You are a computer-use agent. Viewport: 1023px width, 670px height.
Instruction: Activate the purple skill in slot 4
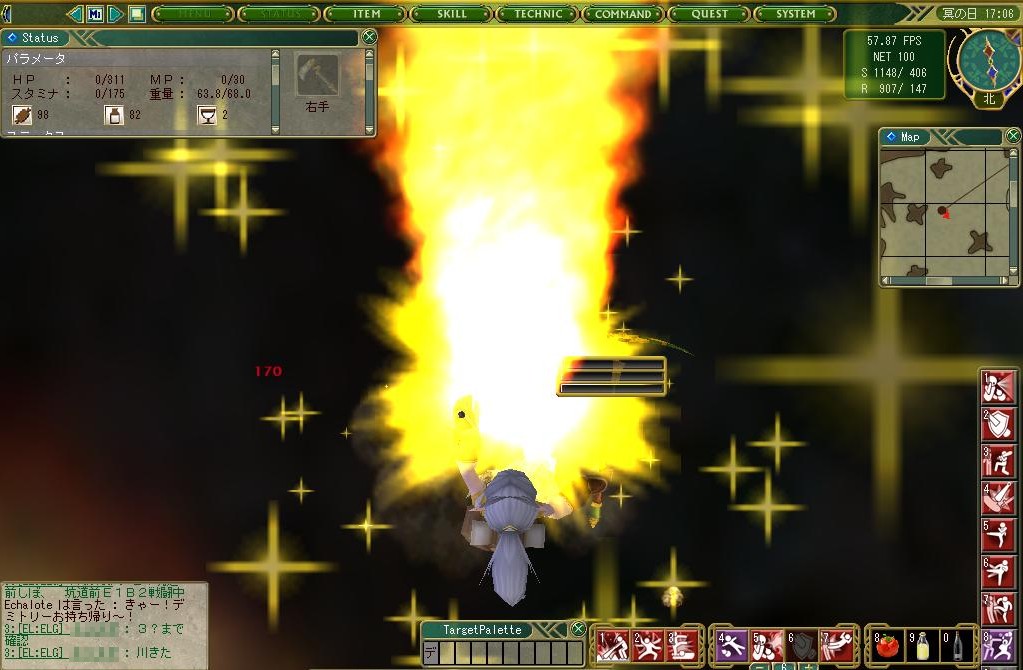[733, 647]
